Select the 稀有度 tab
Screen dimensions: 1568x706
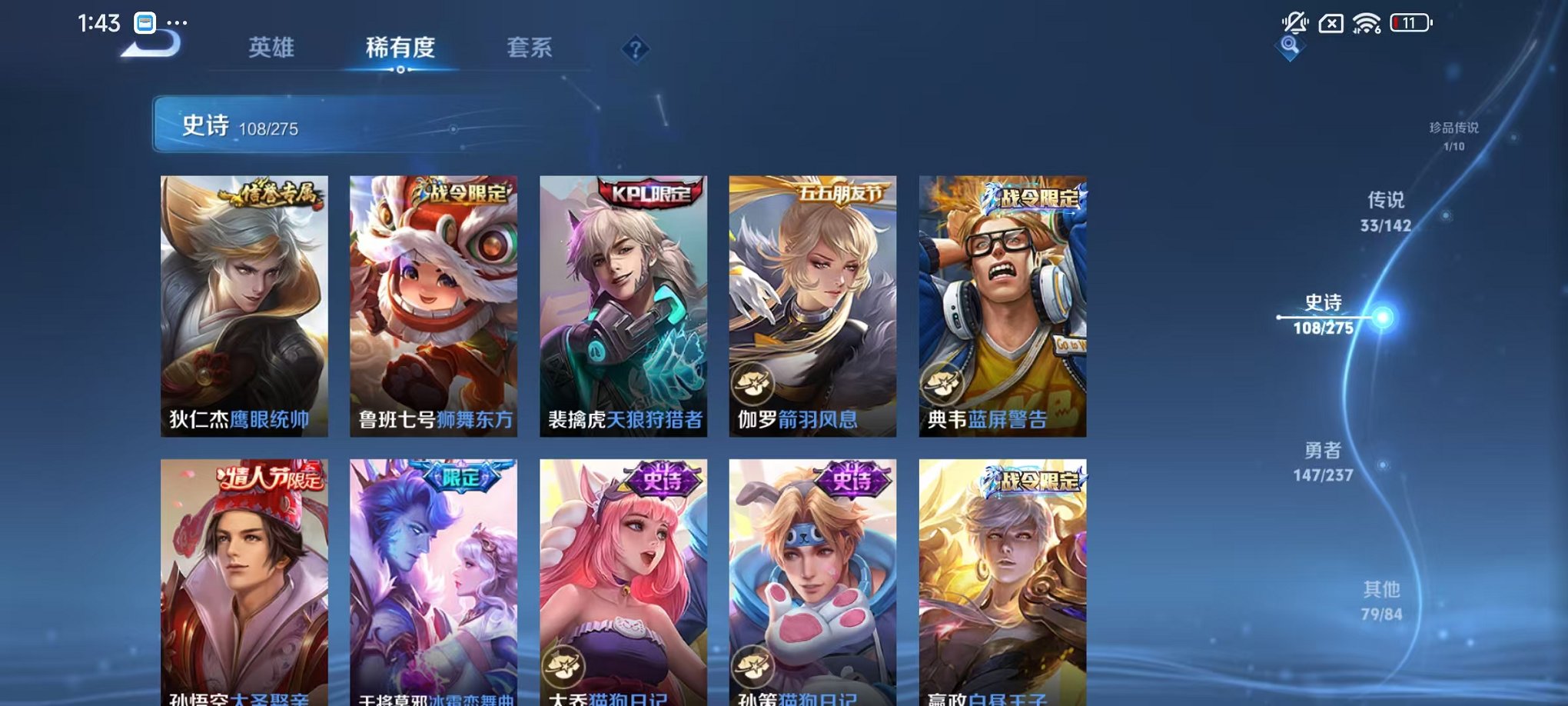pos(400,48)
